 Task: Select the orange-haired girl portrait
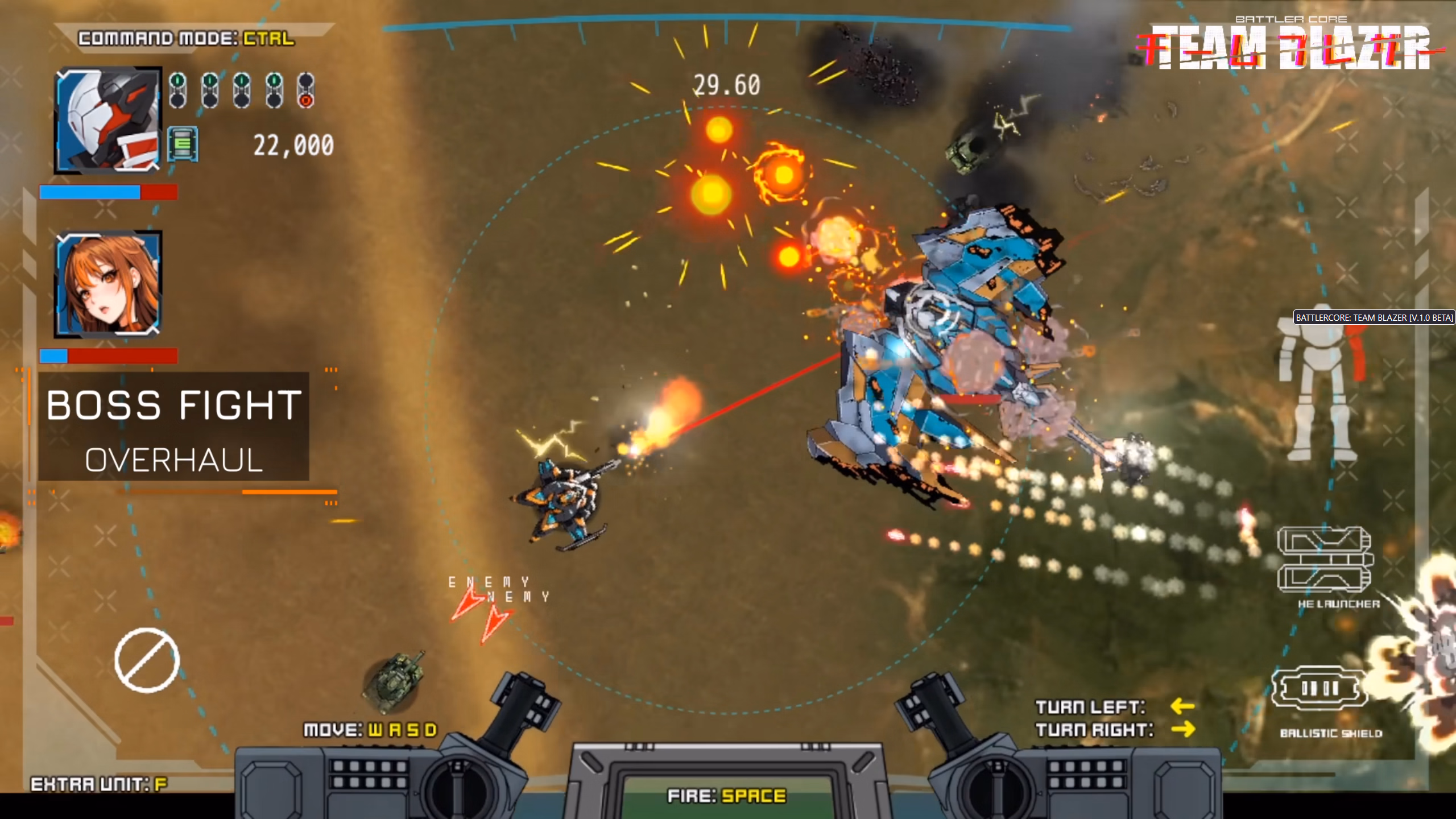[108, 284]
